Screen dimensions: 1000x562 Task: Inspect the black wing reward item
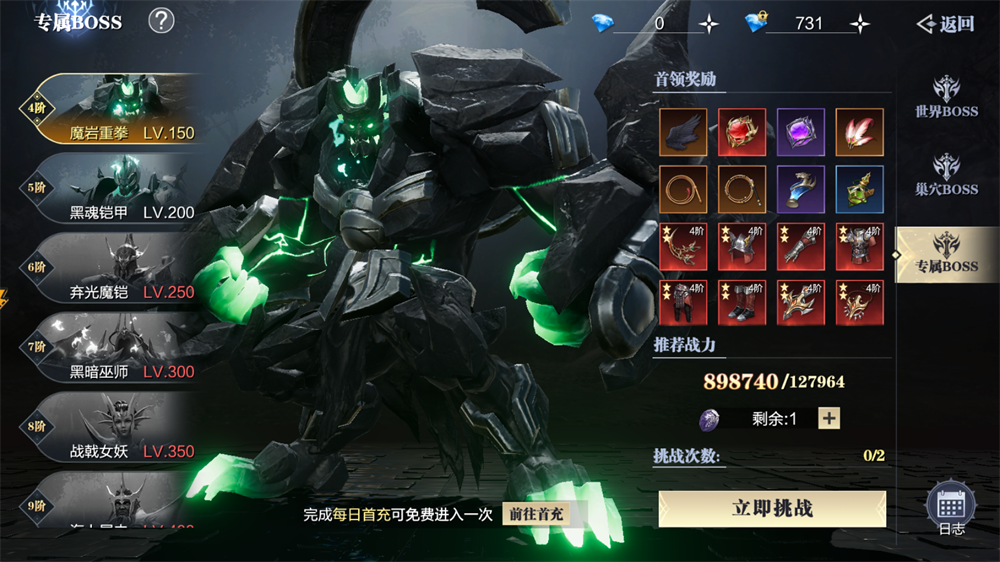pos(683,132)
